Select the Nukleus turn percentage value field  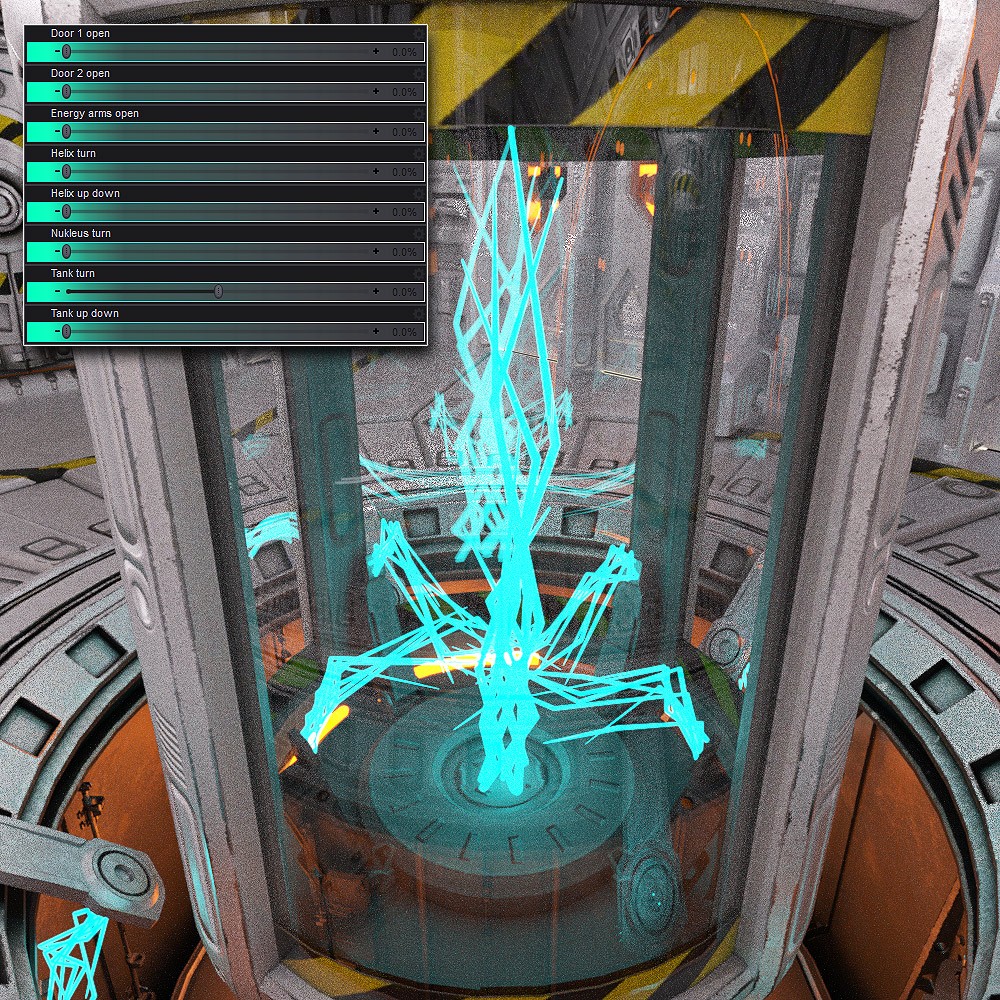pos(403,252)
